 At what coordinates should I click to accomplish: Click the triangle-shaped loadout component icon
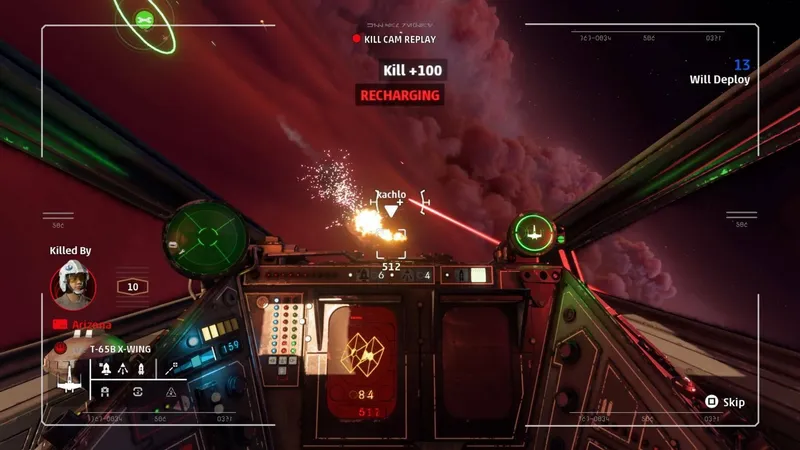[170, 393]
